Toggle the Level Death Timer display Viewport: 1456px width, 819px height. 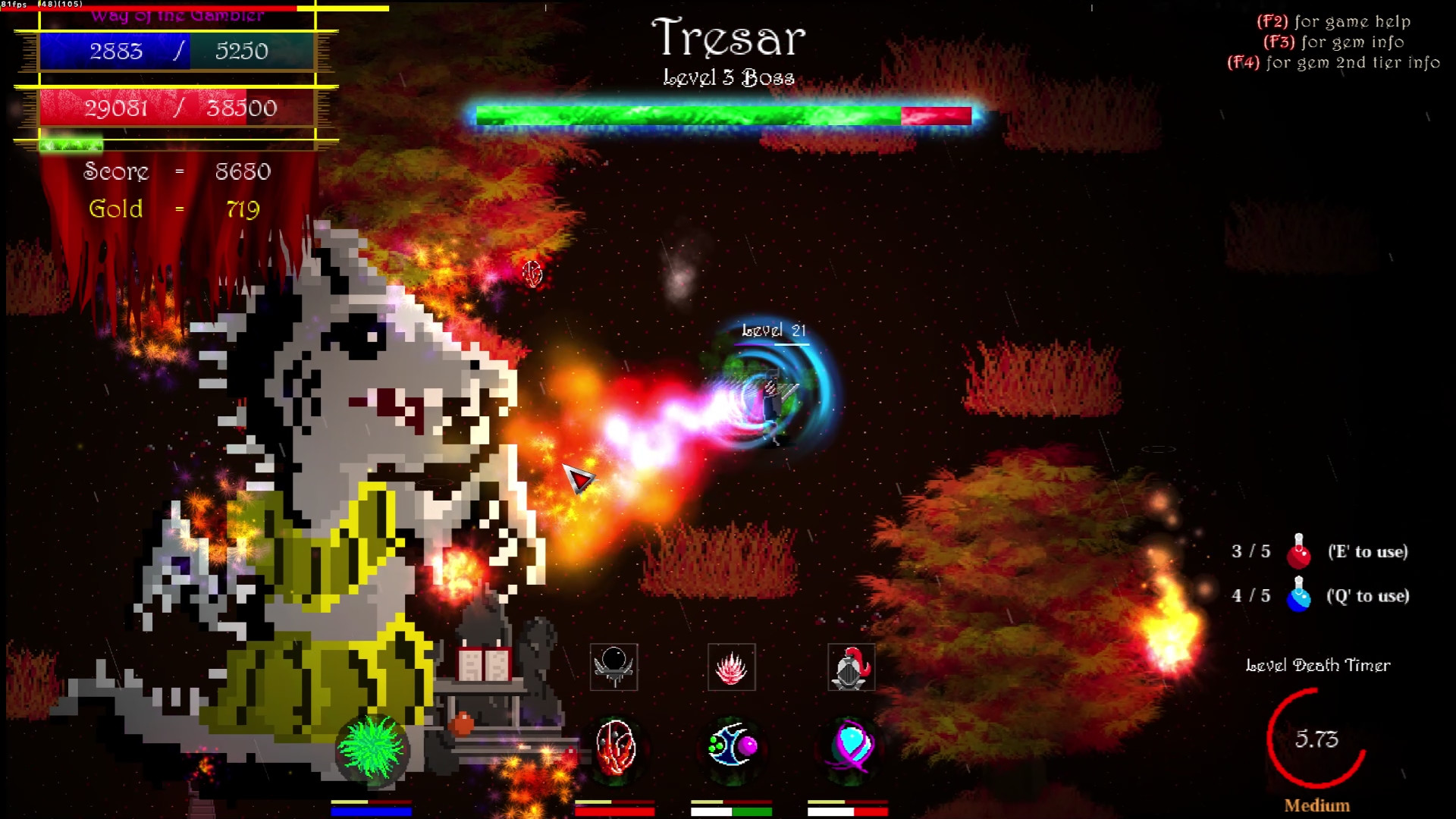pyautogui.click(x=1318, y=665)
